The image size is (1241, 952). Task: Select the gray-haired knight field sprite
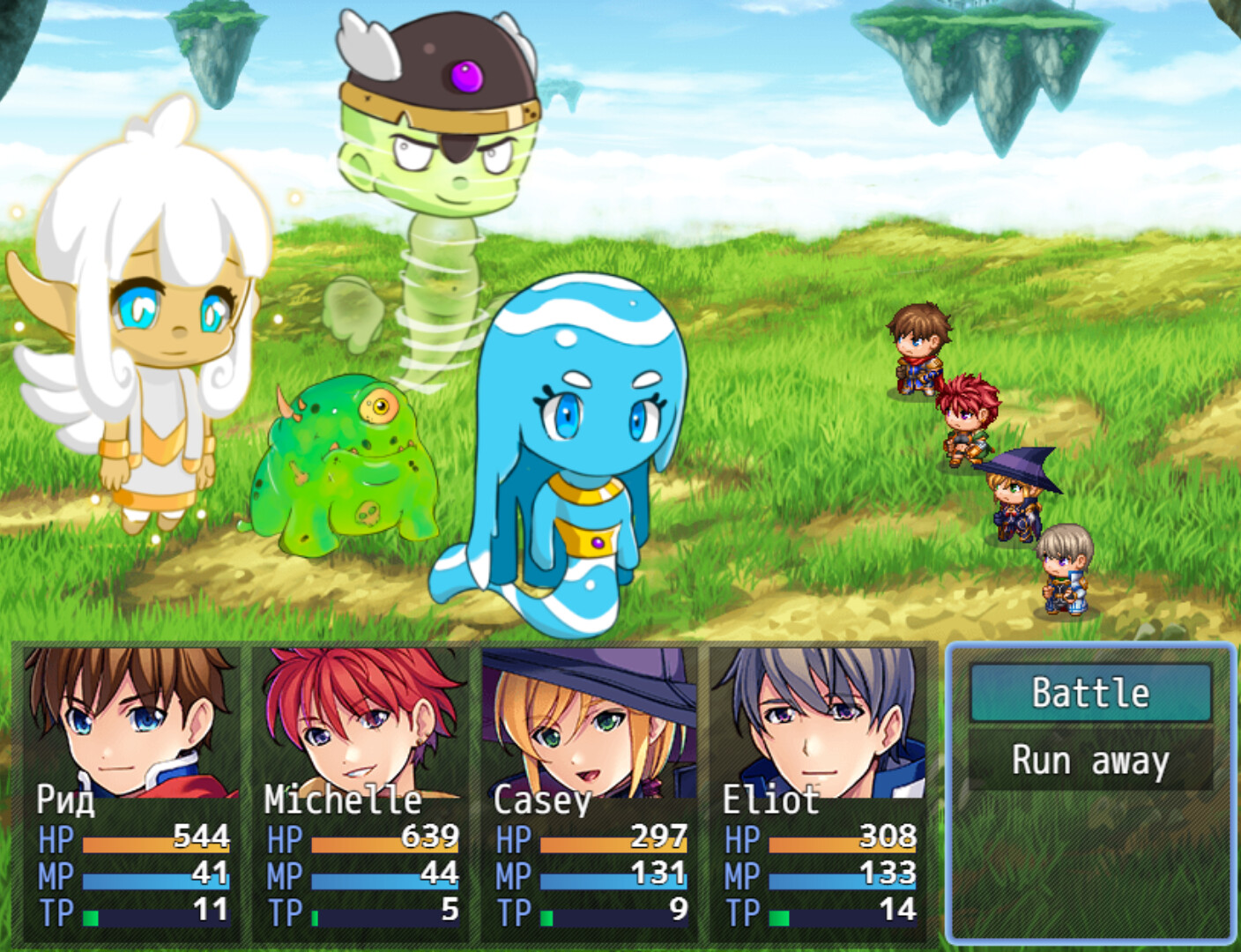[1065, 573]
